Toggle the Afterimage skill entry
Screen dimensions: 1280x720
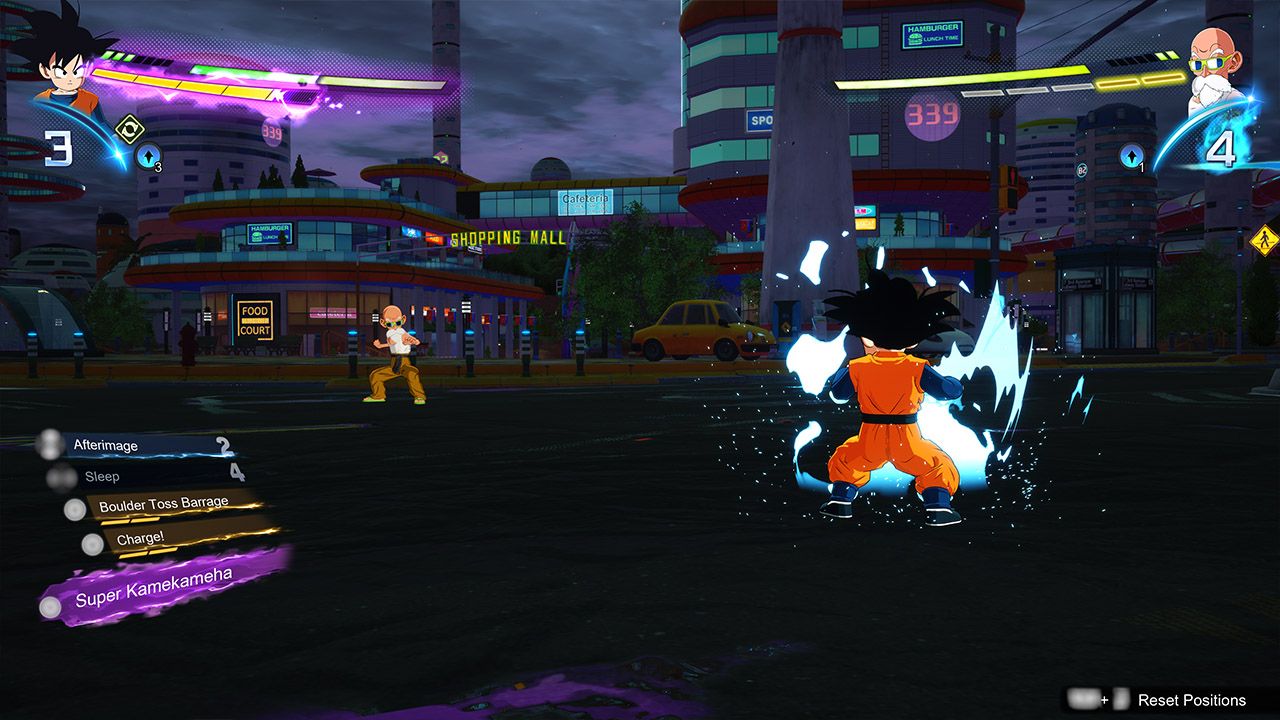pyautogui.click(x=105, y=444)
